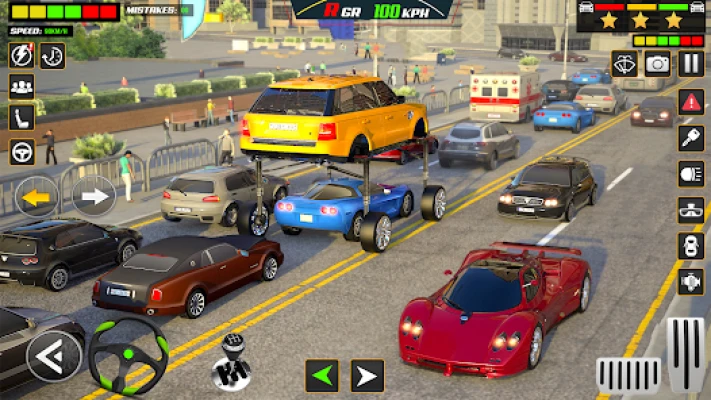
Task: Toggle the headlights
Action: pos(691,173)
